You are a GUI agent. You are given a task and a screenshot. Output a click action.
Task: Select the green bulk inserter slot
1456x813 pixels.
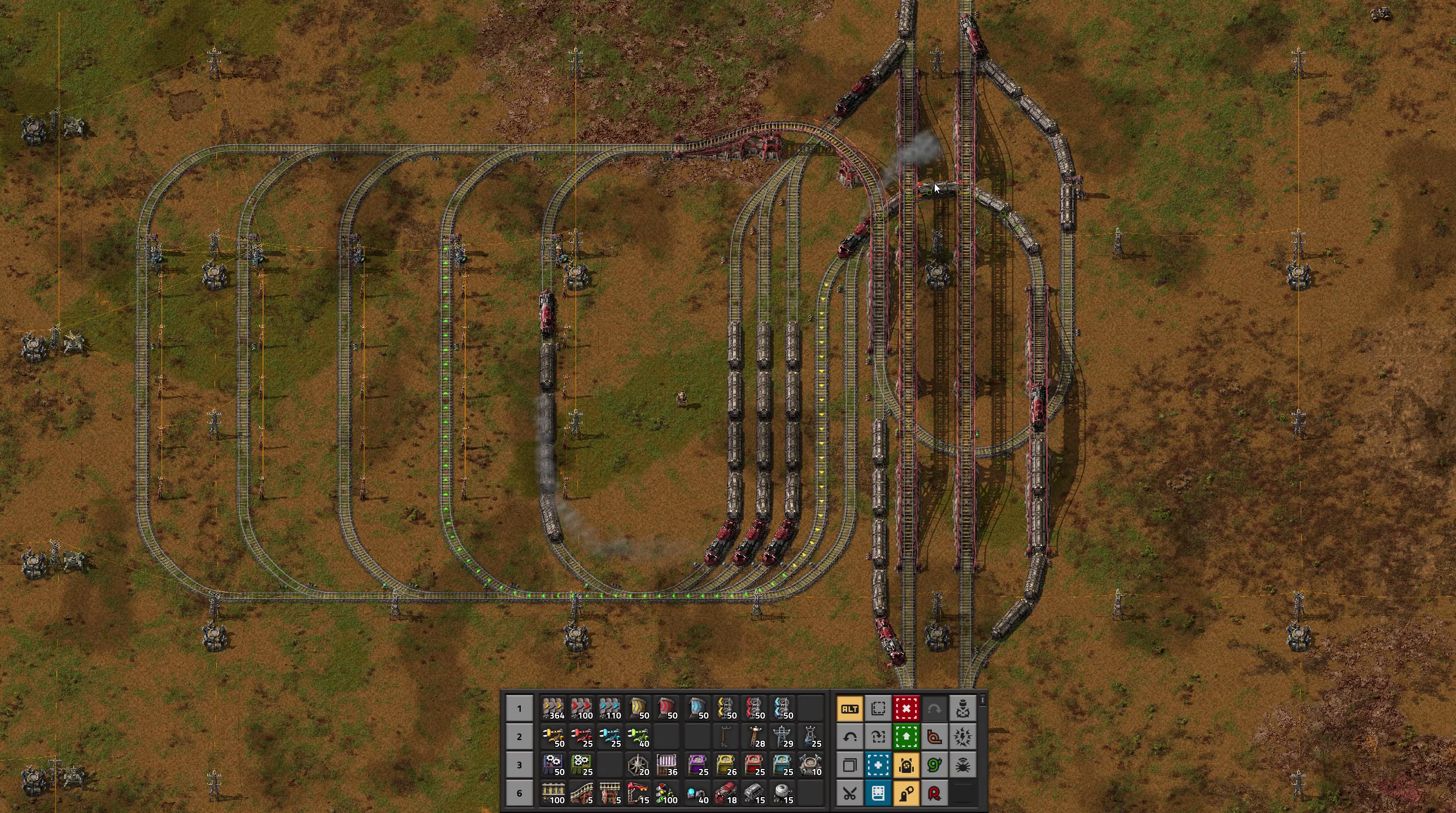click(638, 737)
